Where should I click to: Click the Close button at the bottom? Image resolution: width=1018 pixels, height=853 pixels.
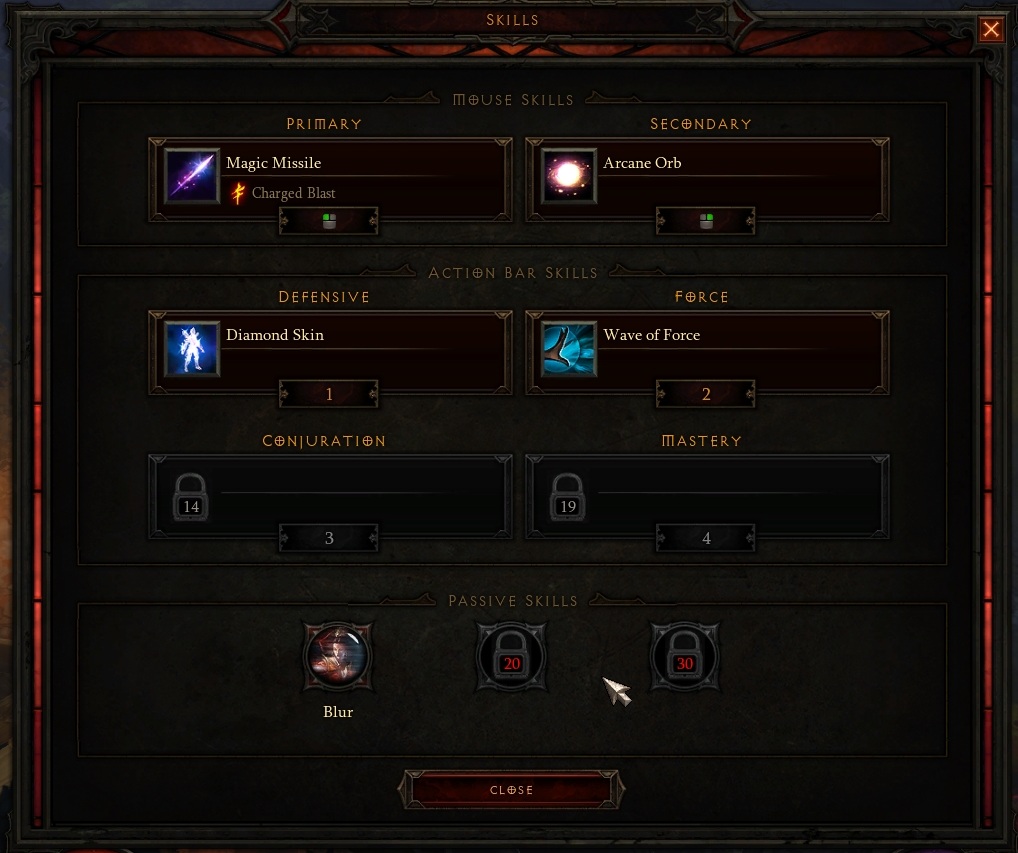click(512, 790)
